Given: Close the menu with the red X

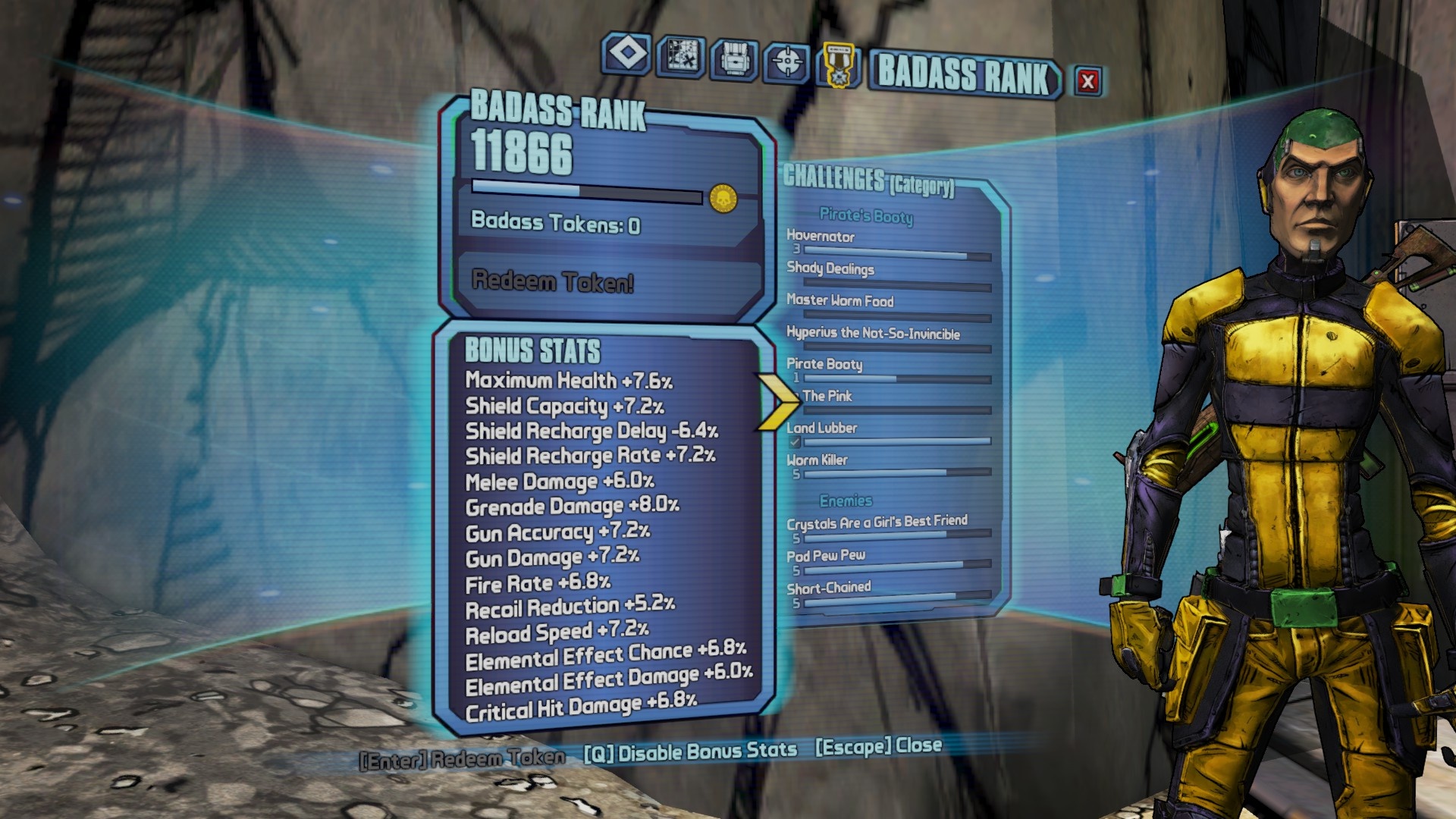Looking at the screenshot, I should (1087, 81).
